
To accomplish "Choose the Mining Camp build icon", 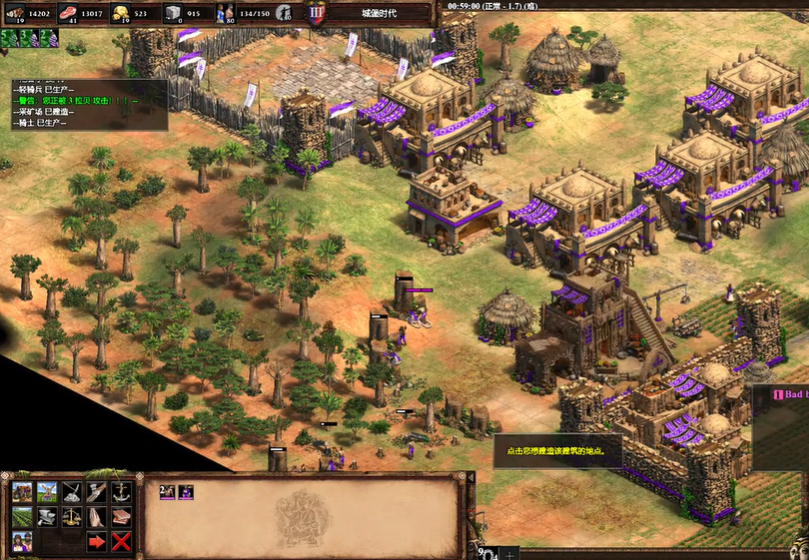I will click(72, 492).
